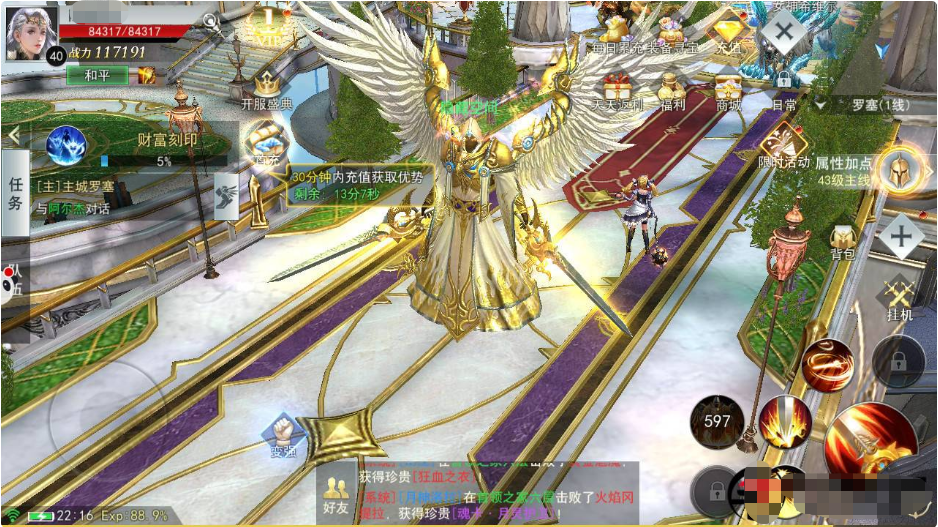Open the 商城 shop chest
Screen dimensions: 938x527
point(728,87)
